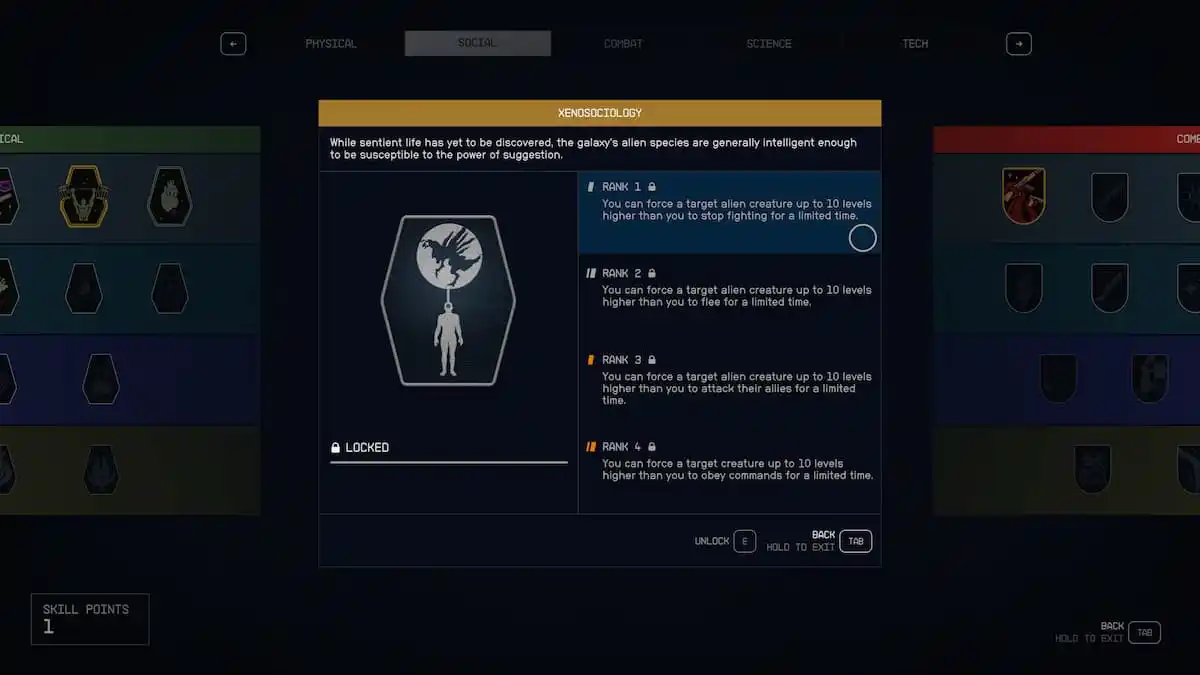Image resolution: width=1200 pixels, height=675 pixels.
Task: Click the Back prompt at the screen corner
Action: [x=1144, y=632]
